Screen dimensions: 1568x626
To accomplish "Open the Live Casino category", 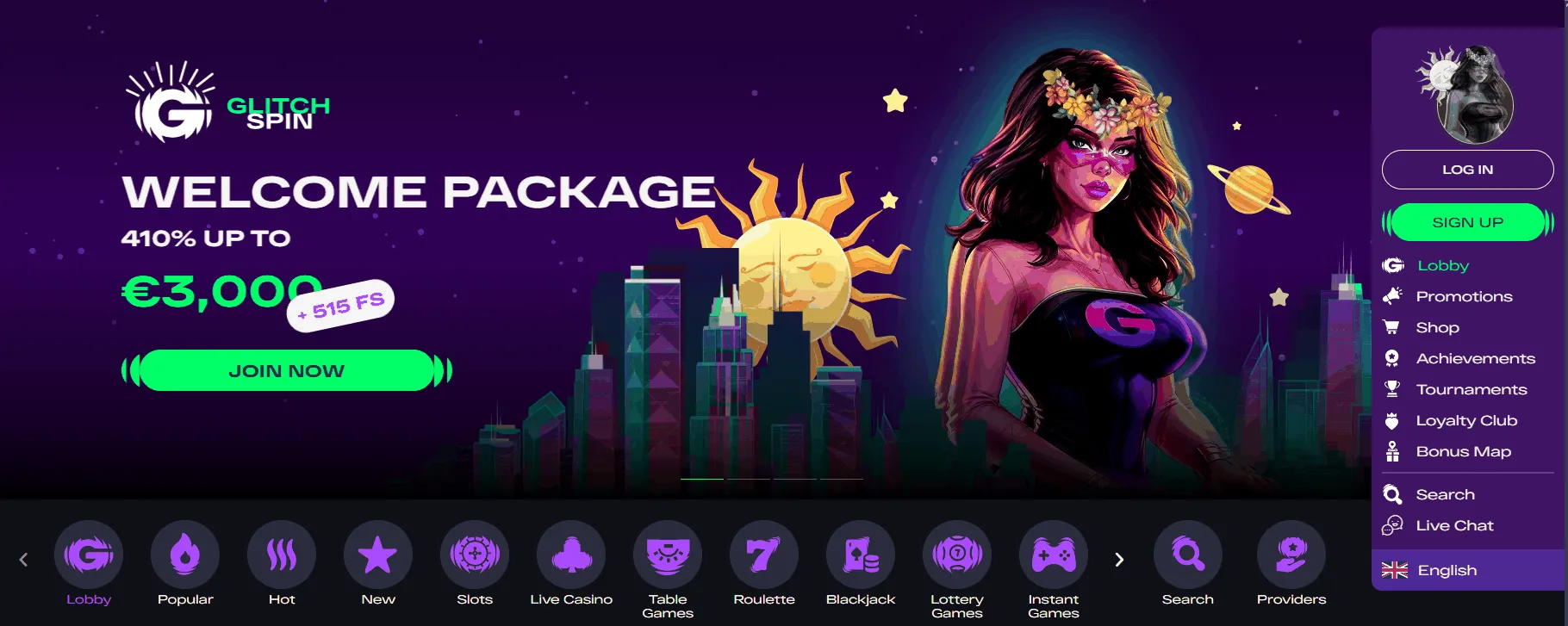I will [x=570, y=555].
